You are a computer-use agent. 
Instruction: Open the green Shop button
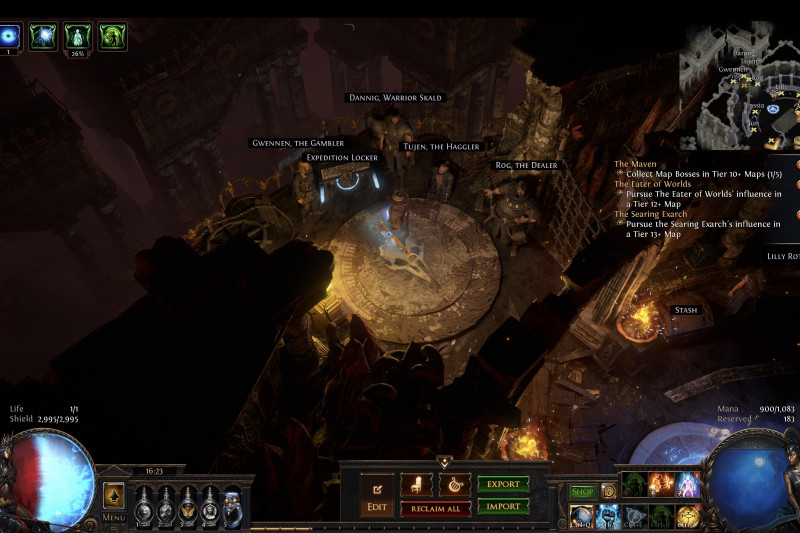582,491
